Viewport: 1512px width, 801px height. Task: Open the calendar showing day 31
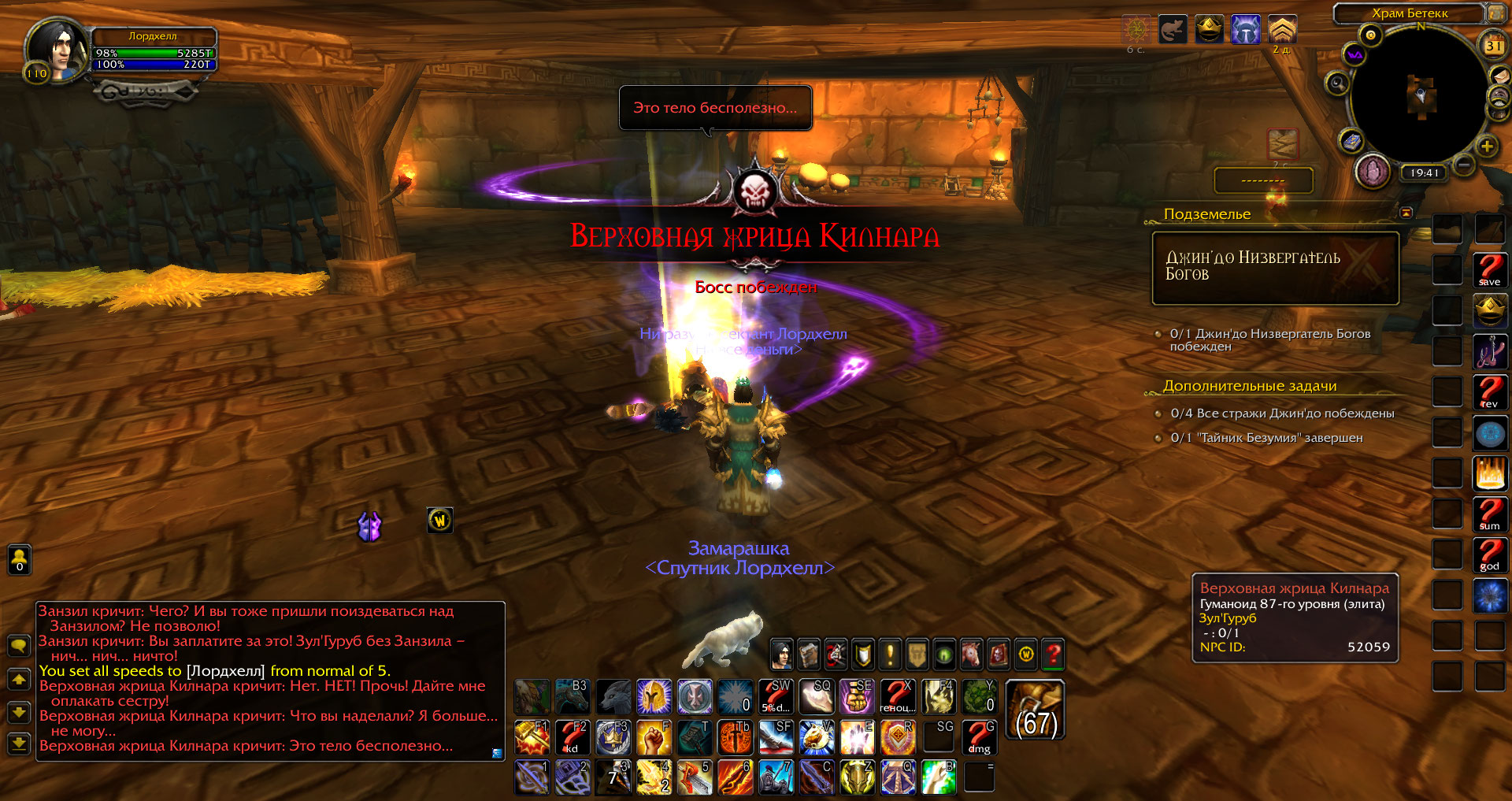[x=1493, y=46]
